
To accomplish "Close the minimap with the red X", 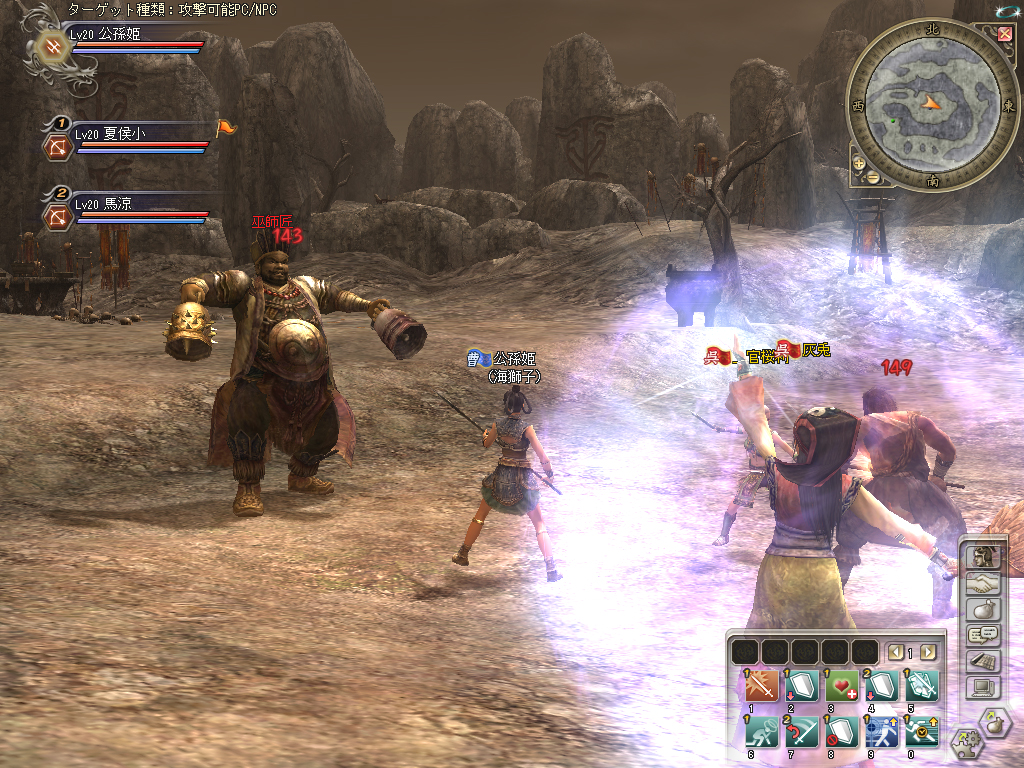I will coord(1004,34).
